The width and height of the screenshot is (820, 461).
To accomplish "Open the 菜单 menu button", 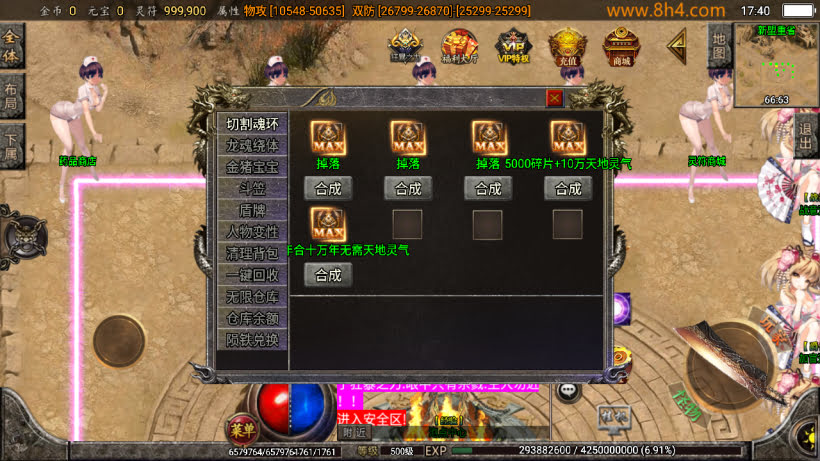I will click(238, 429).
